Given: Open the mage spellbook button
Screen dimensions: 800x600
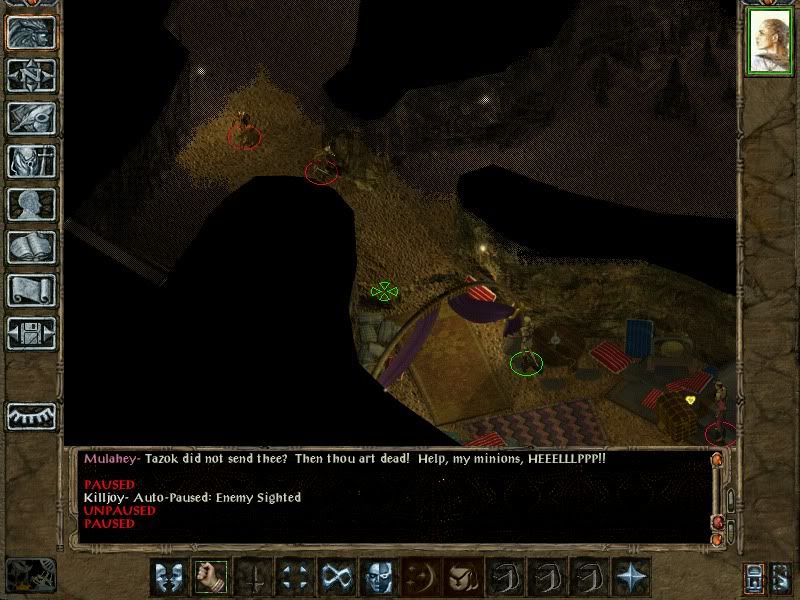Looking at the screenshot, I should [x=32, y=248].
